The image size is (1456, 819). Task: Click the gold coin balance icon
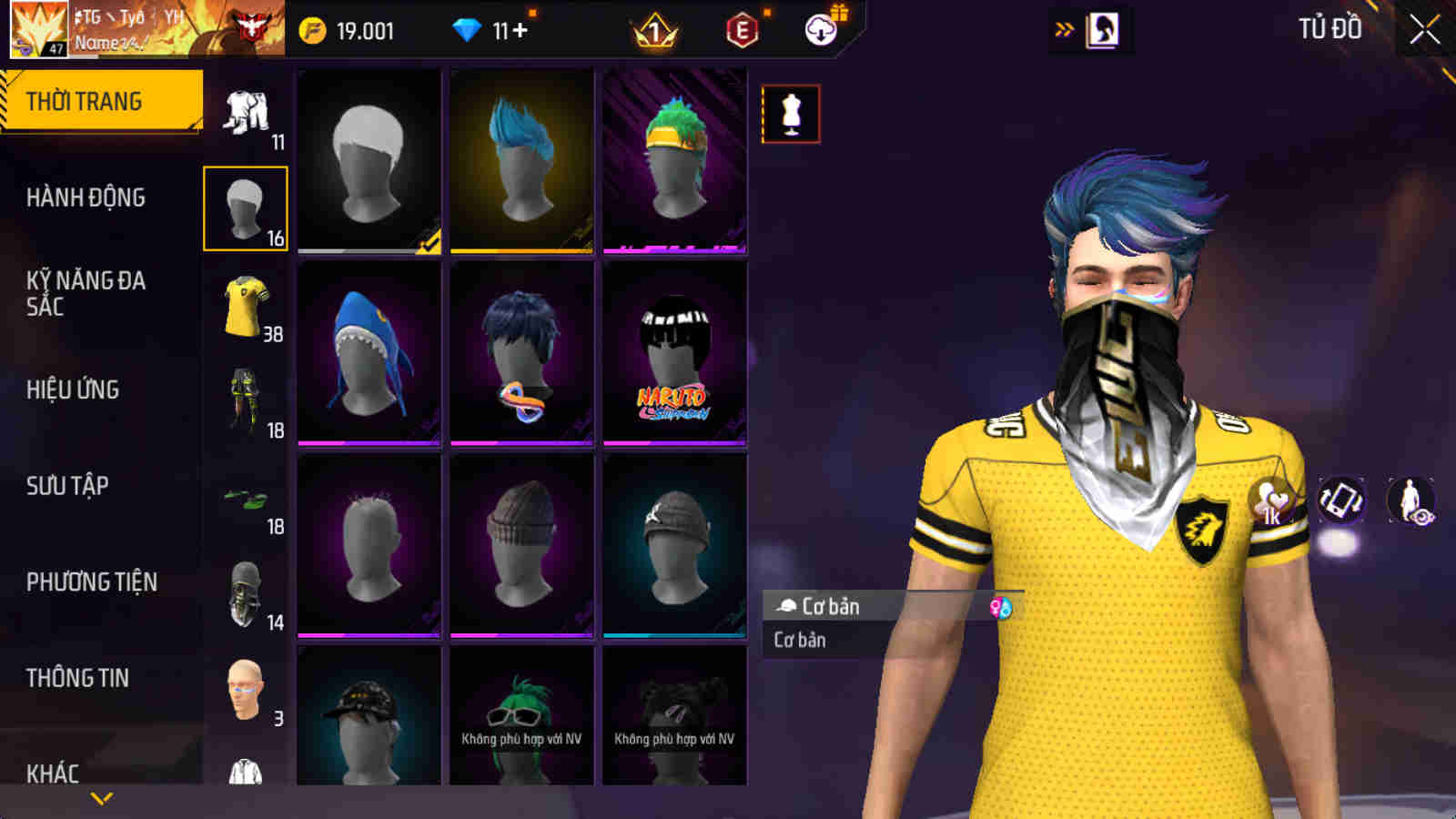pyautogui.click(x=314, y=28)
